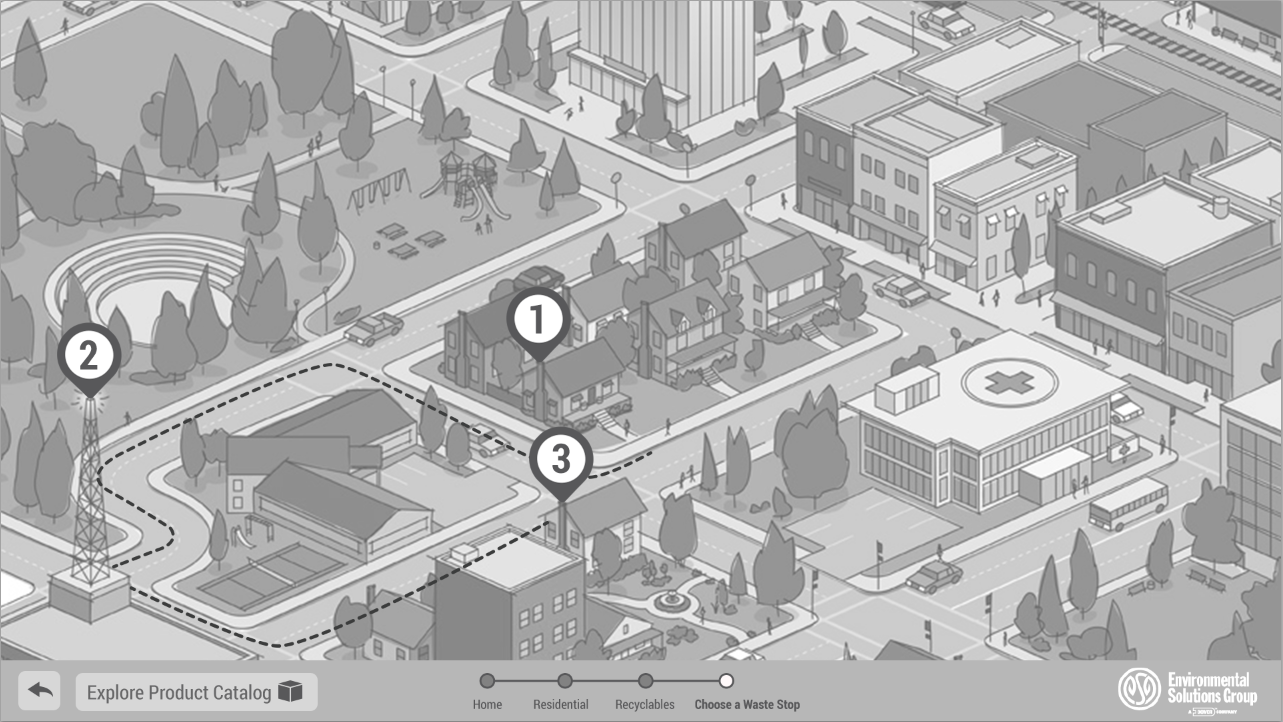1283x722 pixels.
Task: Open the Explore Product Catalog button
Action: point(196,692)
